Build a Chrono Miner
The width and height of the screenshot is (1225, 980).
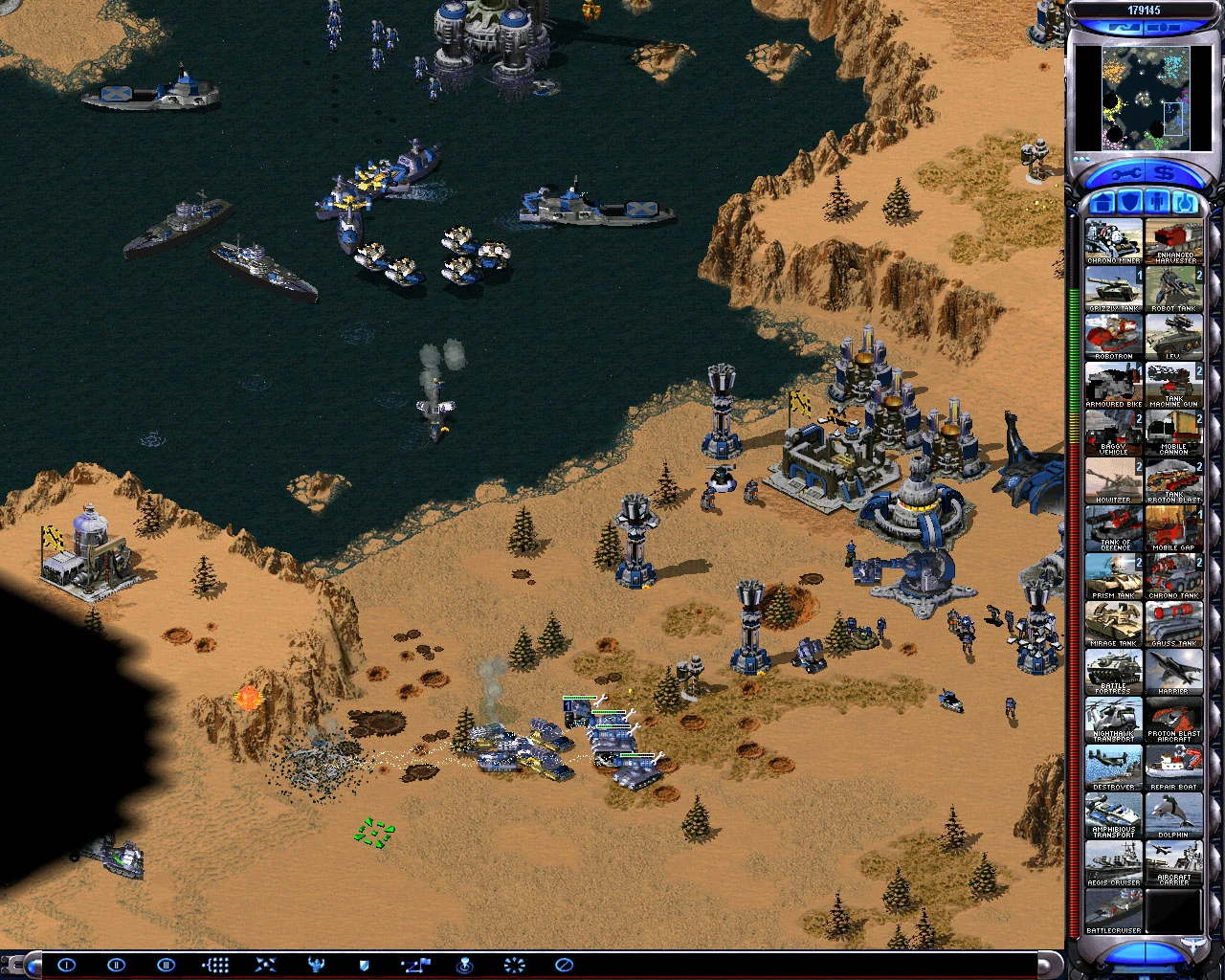(x=1113, y=237)
